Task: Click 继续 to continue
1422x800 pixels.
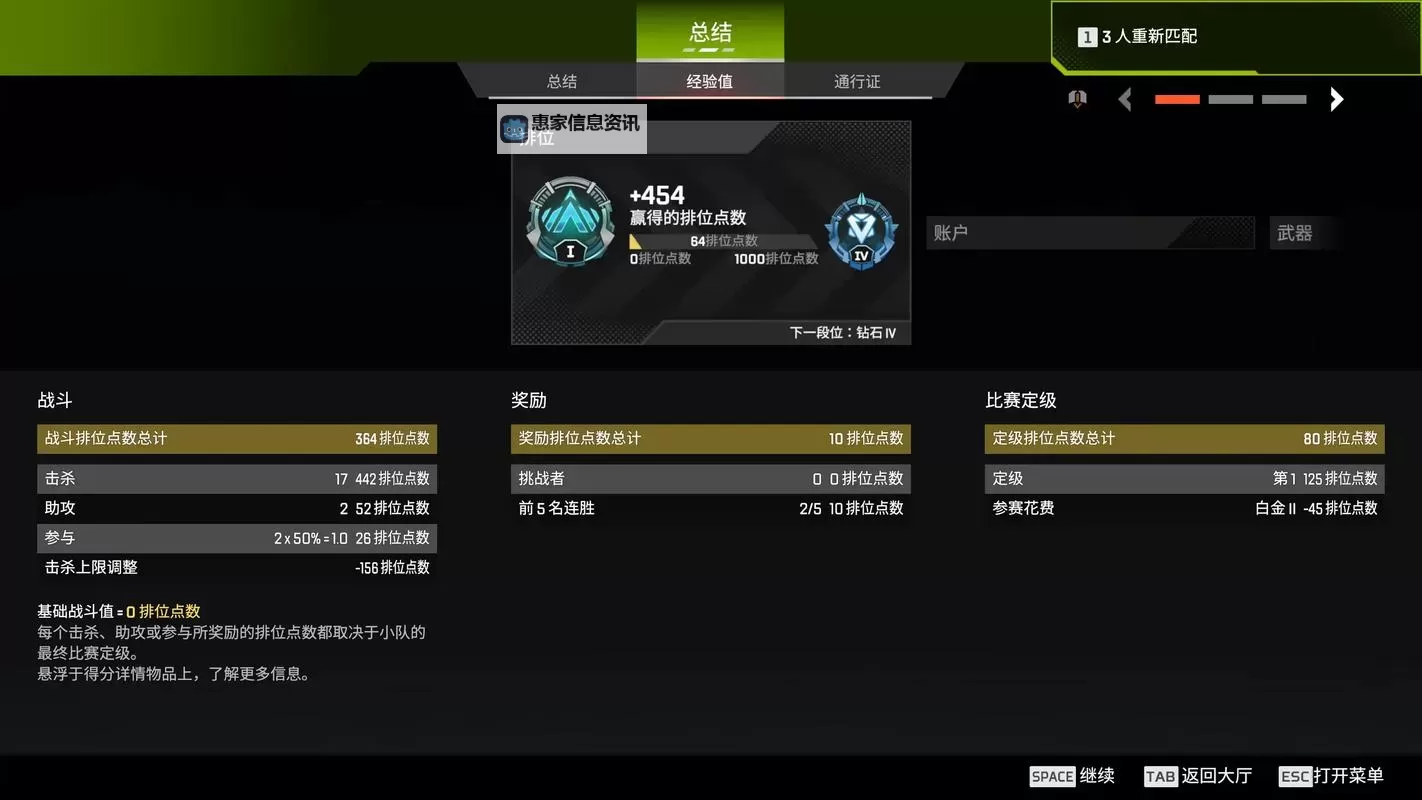Action: click(1097, 776)
